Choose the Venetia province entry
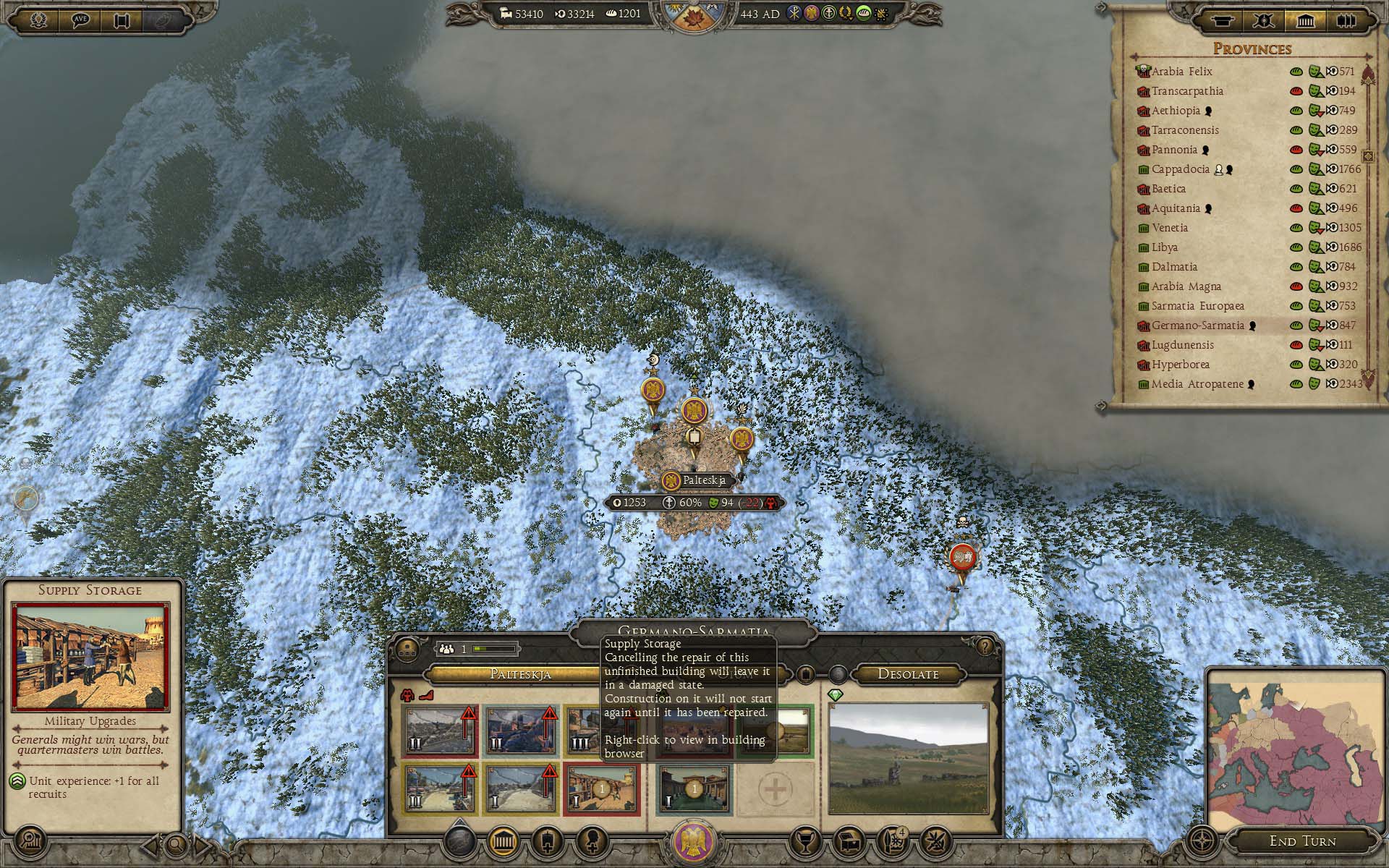The image size is (1389, 868). point(1169,228)
